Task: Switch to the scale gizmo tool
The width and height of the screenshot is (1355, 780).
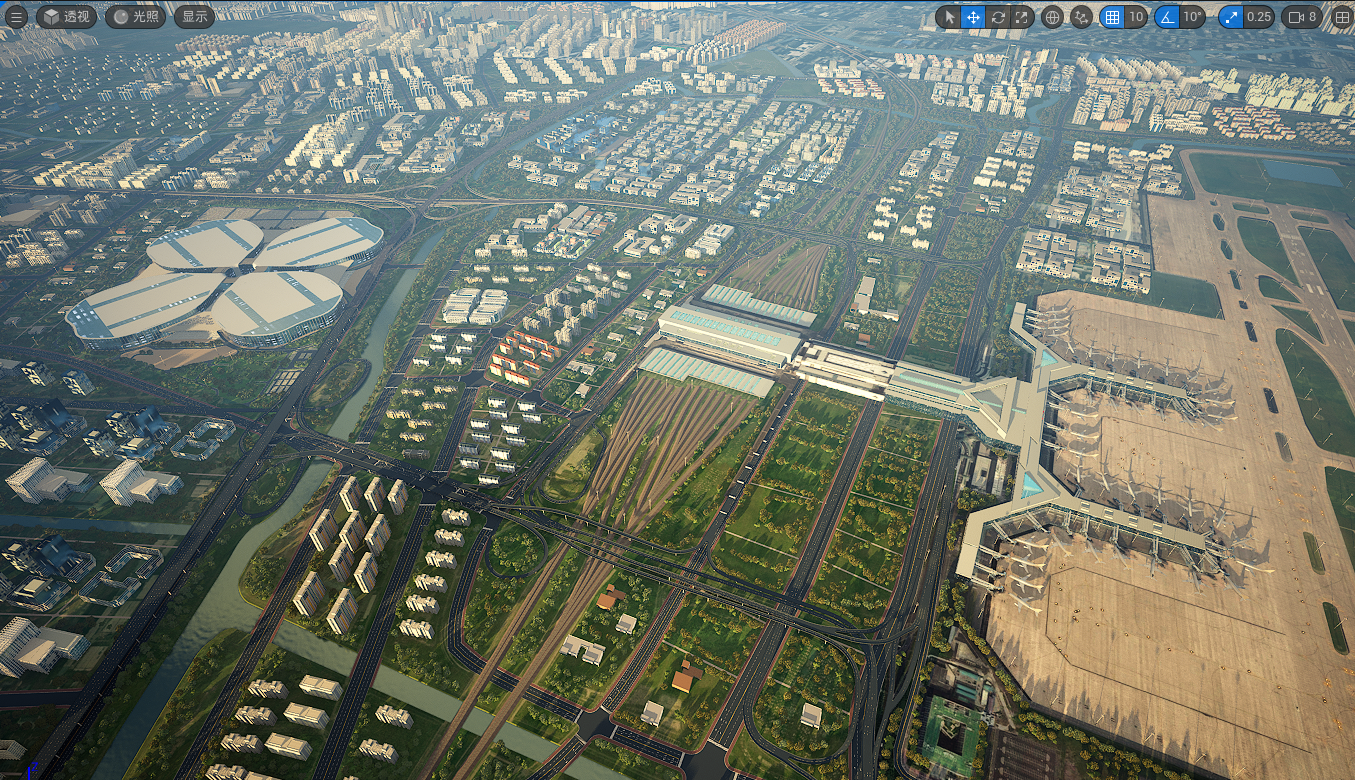Action: [x=1022, y=17]
